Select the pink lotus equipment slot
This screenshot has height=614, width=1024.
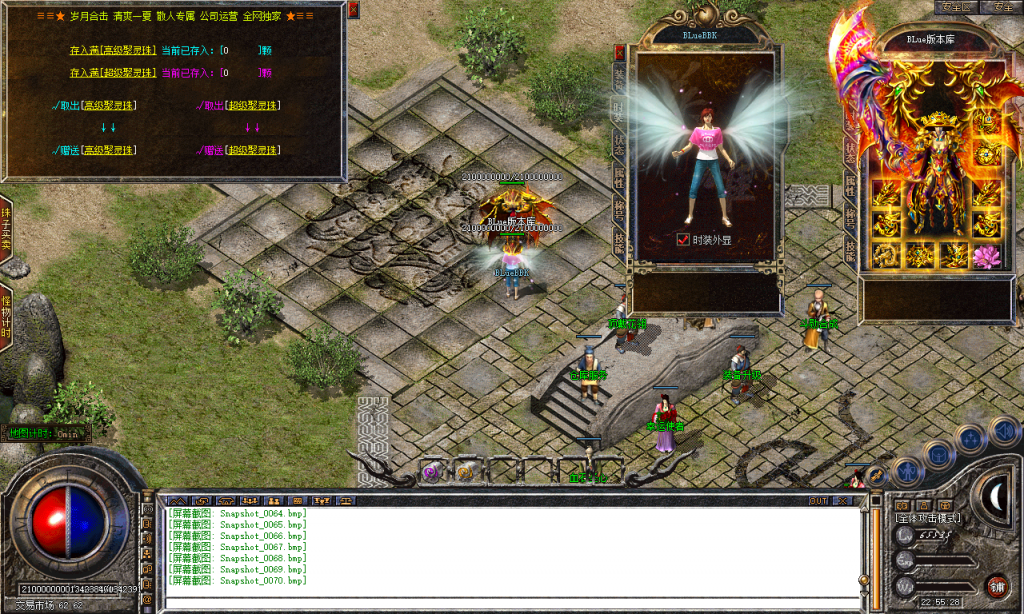coord(987,255)
